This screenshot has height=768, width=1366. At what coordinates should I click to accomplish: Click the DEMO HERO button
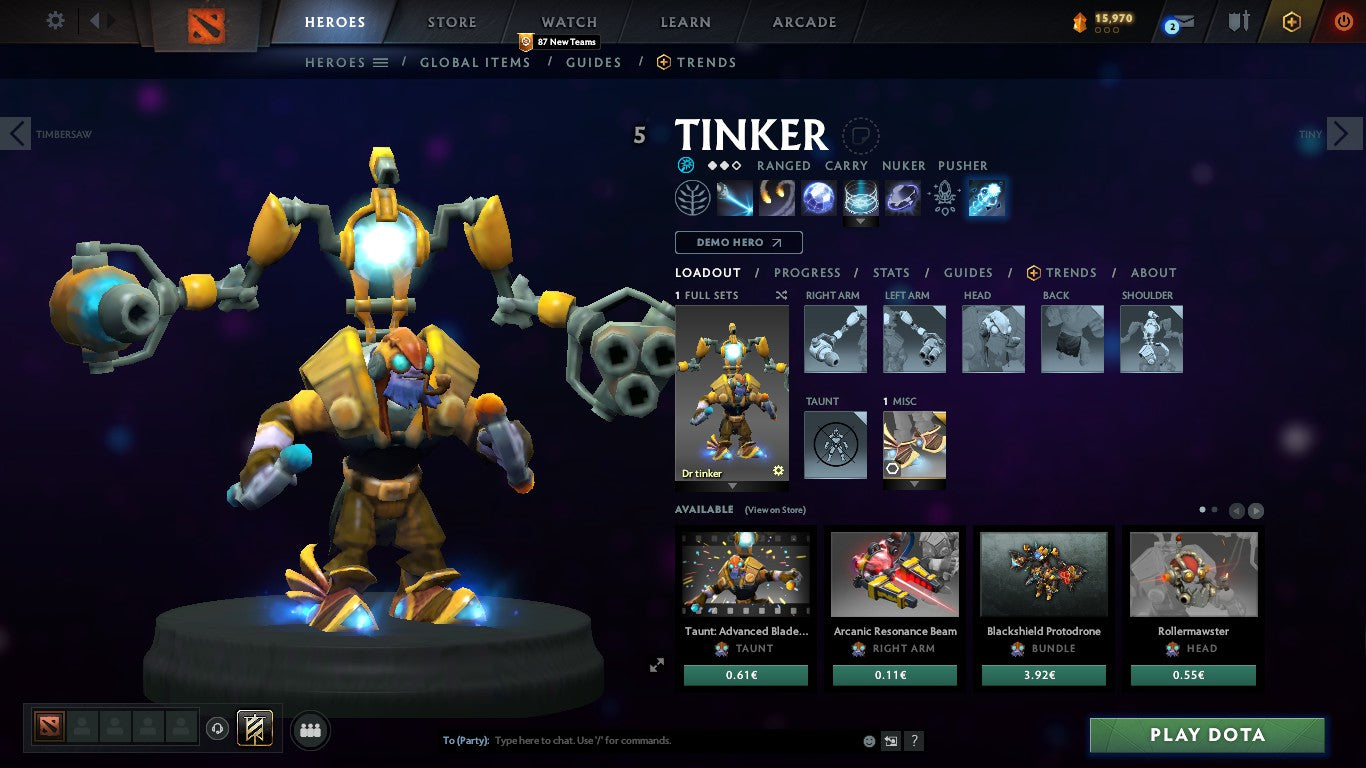click(x=738, y=242)
